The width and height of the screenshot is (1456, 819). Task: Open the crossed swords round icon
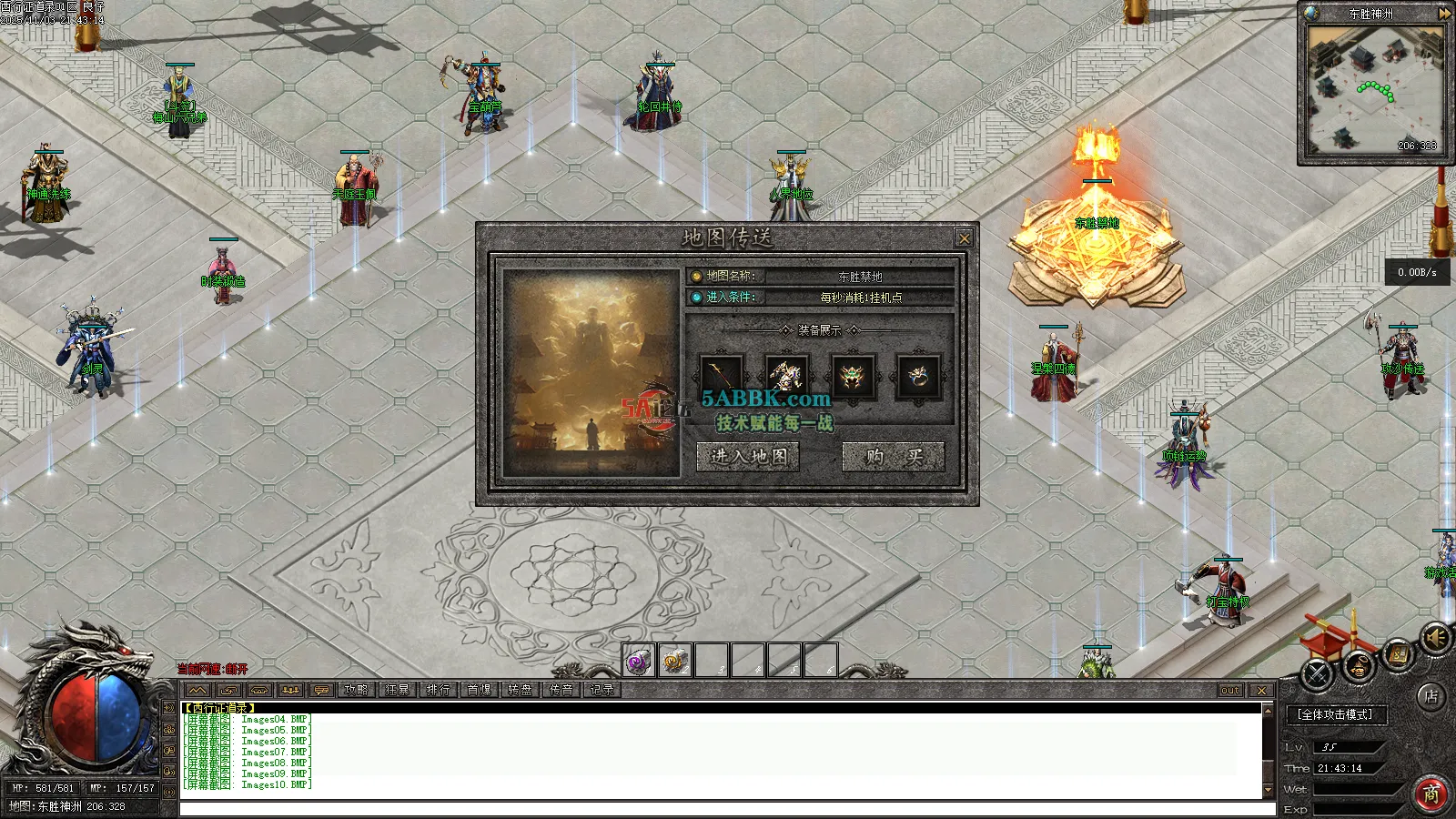click(1318, 674)
